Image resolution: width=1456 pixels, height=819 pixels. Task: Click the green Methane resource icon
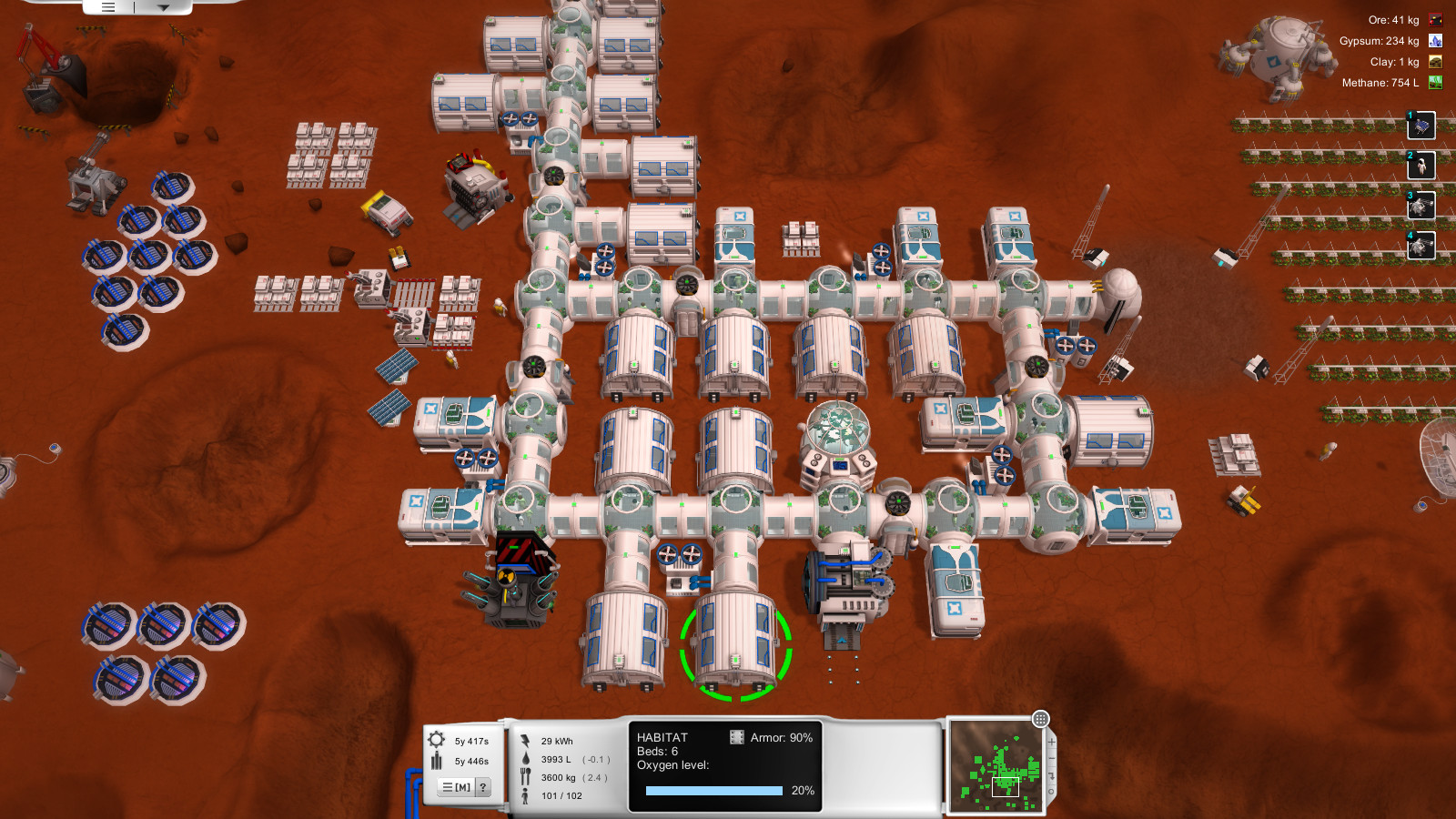click(x=1435, y=83)
